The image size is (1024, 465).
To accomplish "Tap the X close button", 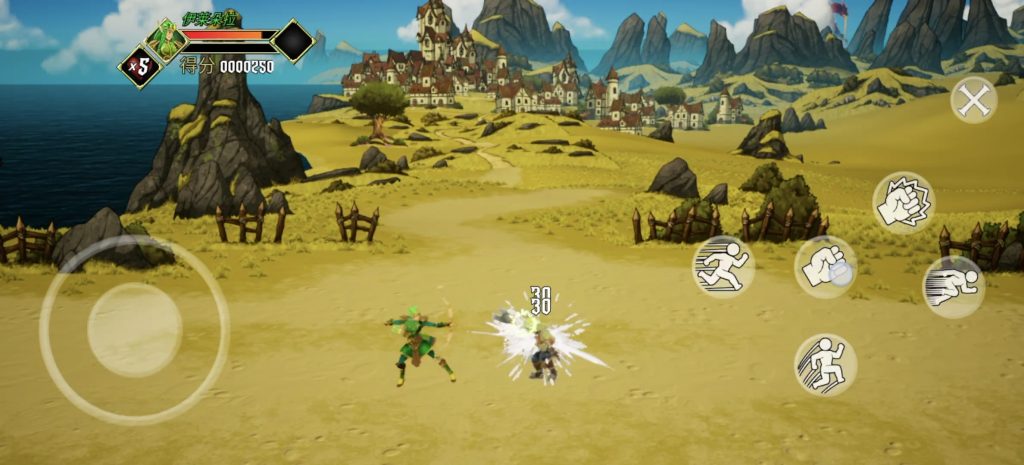I will pyautogui.click(x=973, y=100).
